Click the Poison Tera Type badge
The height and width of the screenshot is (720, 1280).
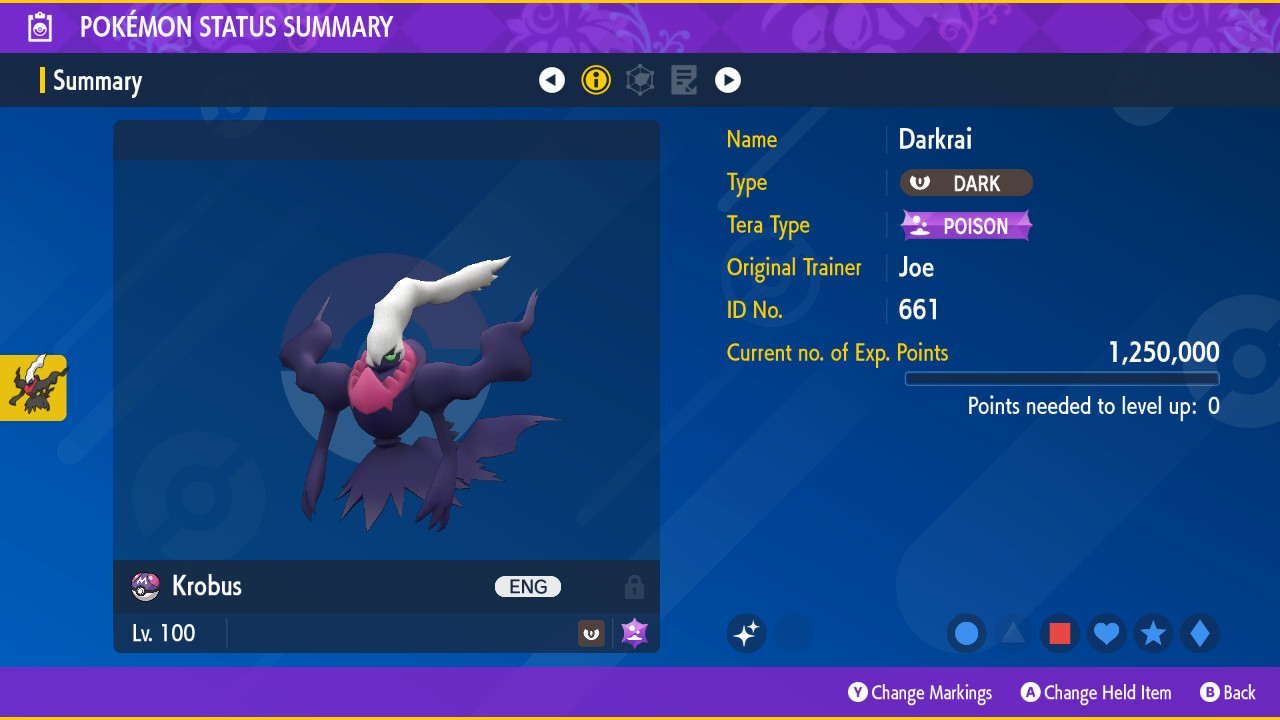point(966,225)
